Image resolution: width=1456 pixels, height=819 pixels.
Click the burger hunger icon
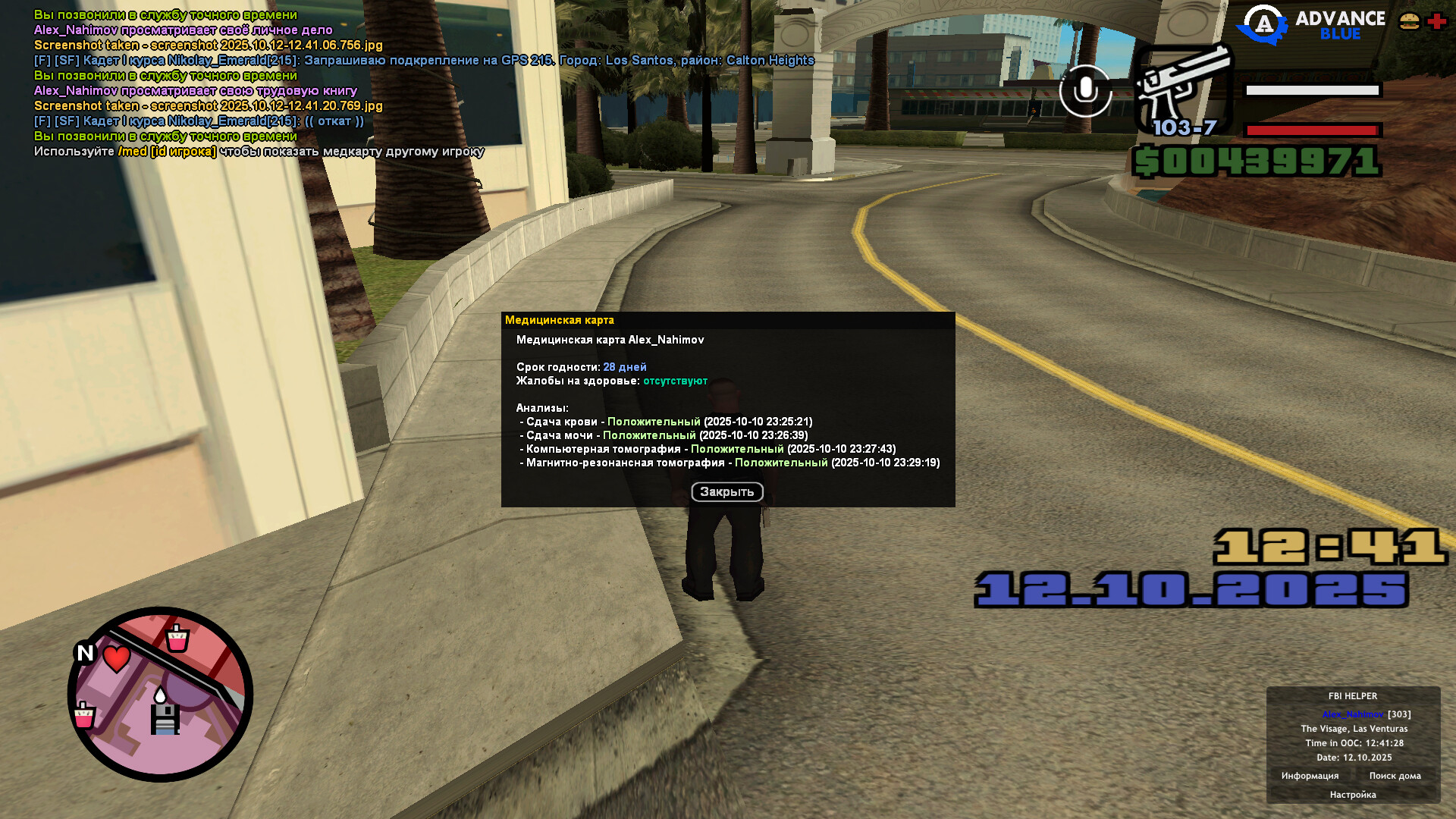pyautogui.click(x=1409, y=21)
